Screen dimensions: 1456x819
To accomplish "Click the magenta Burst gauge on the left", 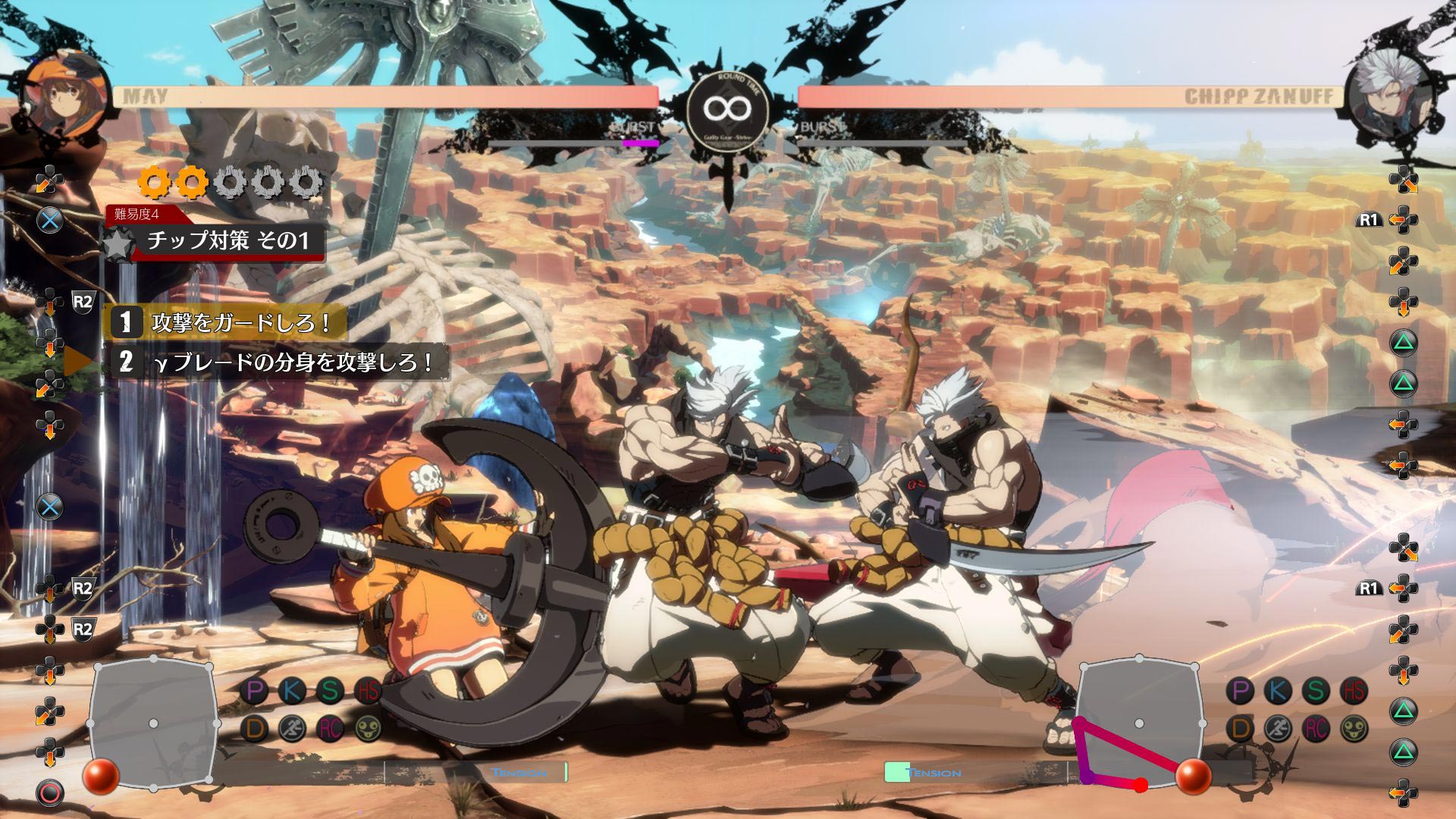I will click(641, 143).
